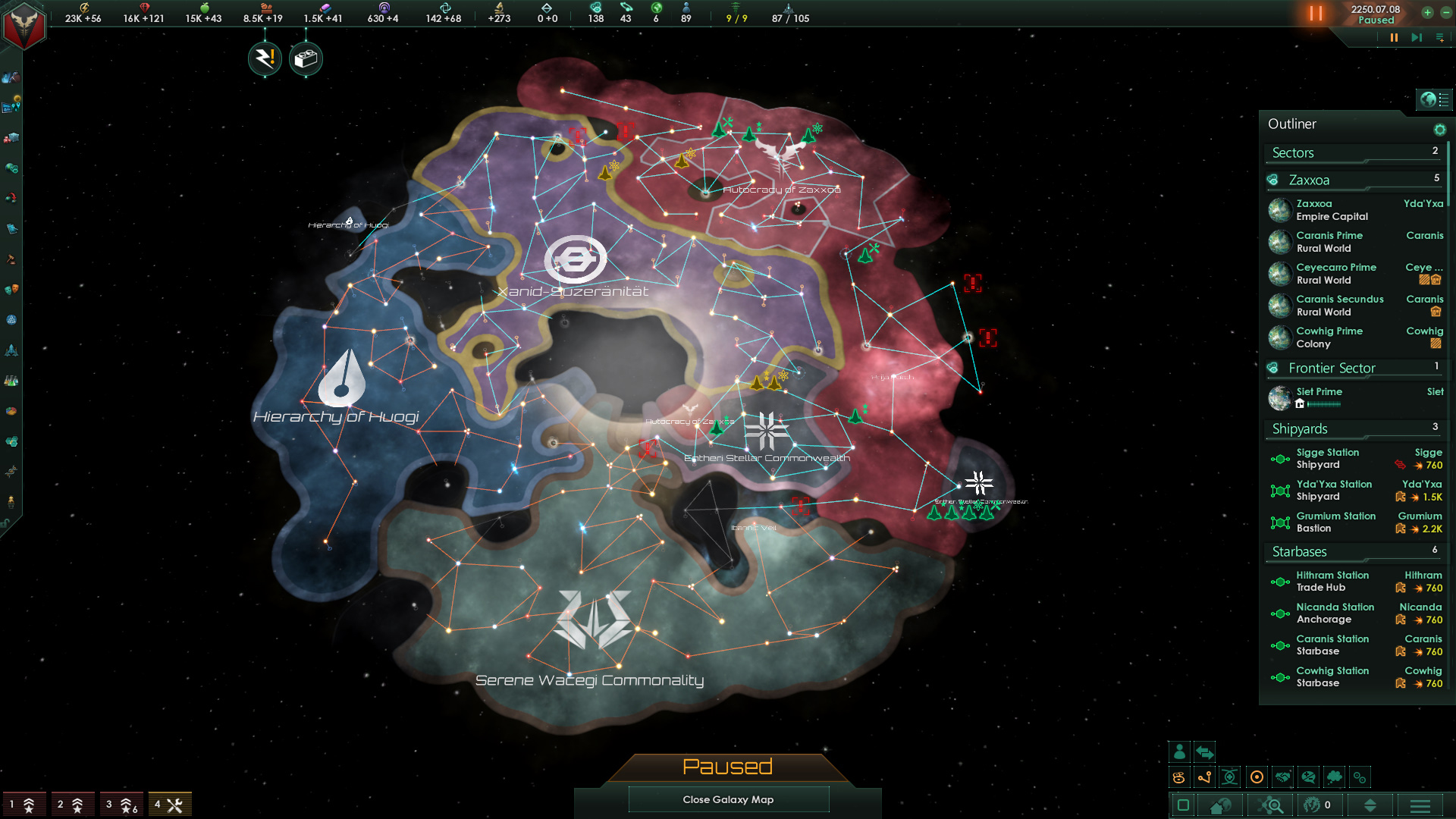The image size is (1456, 819).
Task: Open the Factions panel with the masks icon
Action: tap(12, 289)
